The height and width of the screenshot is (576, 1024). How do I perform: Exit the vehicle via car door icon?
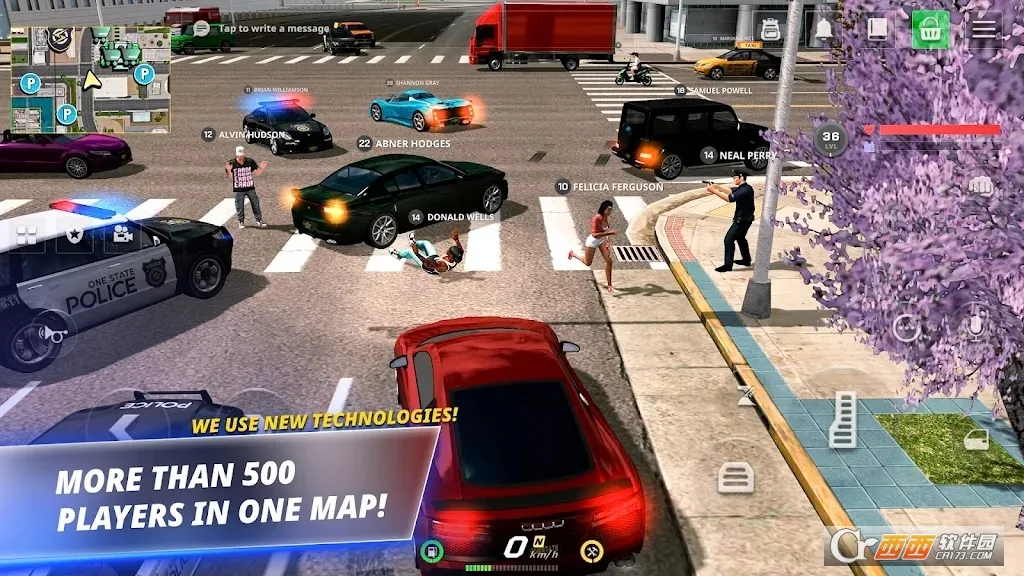tap(976, 439)
